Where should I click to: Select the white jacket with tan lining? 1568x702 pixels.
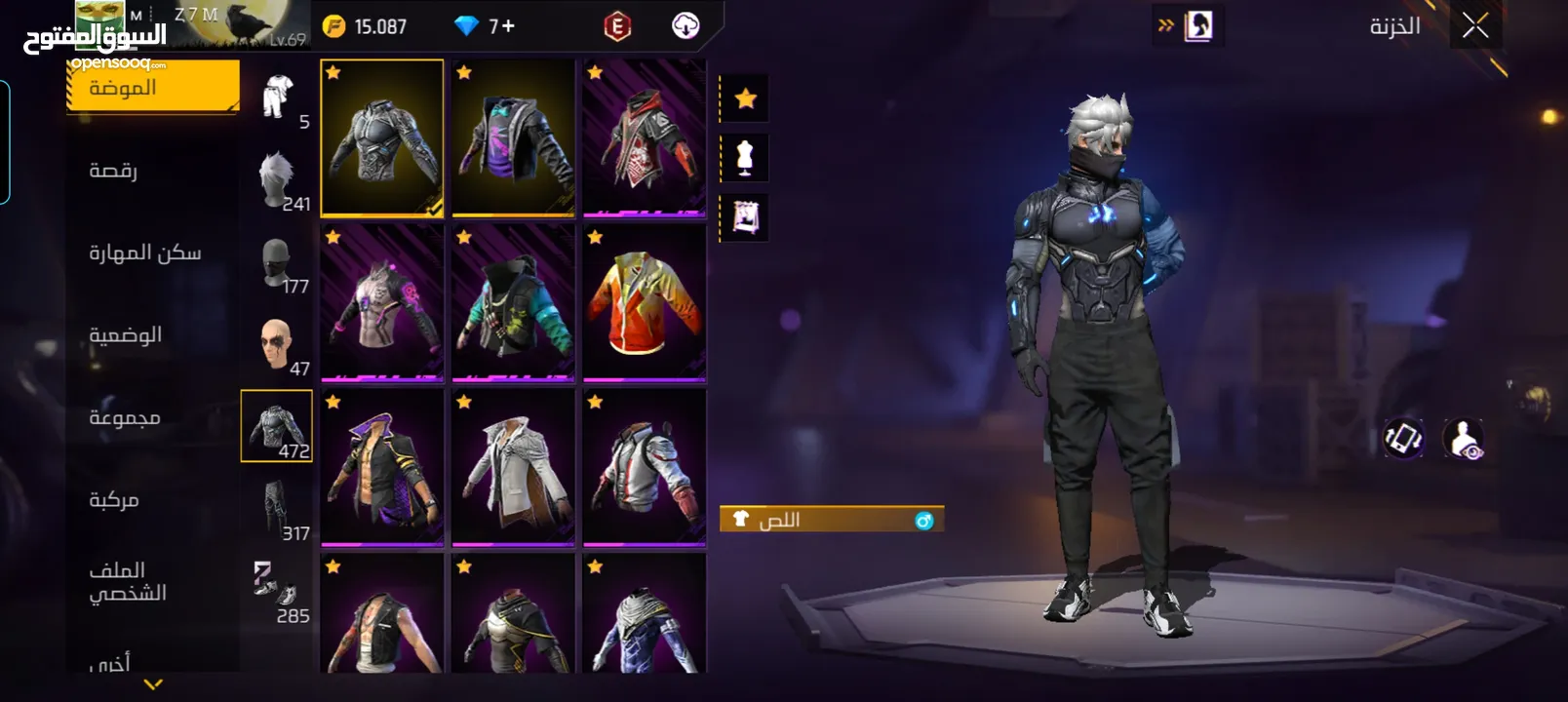[x=513, y=467]
